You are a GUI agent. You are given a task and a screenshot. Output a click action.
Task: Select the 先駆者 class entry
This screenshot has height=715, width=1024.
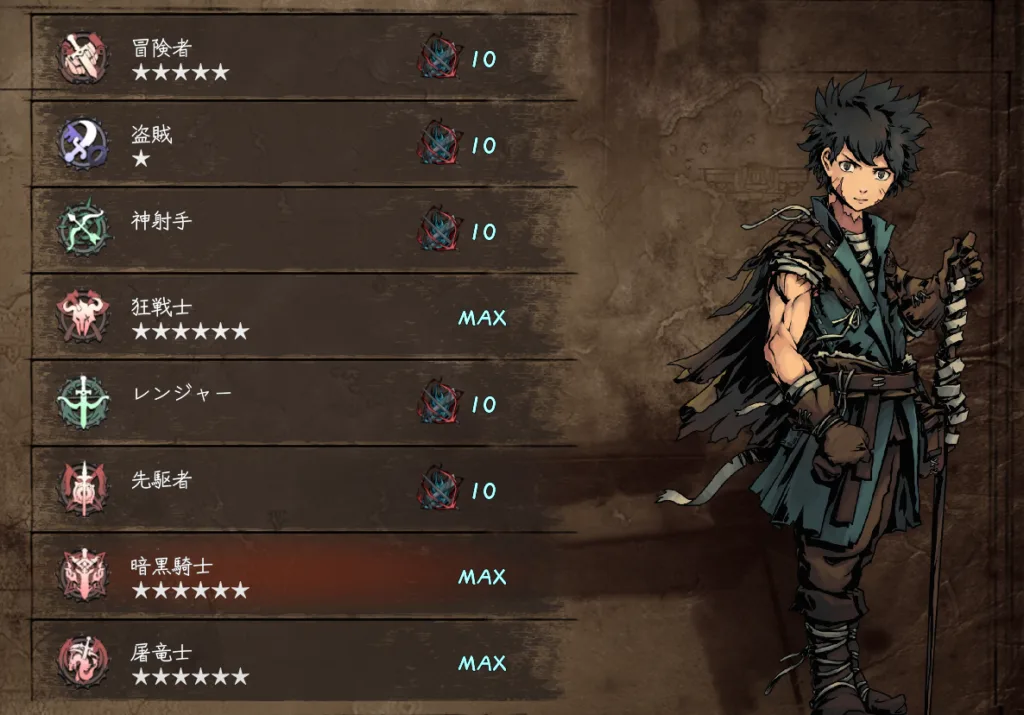(300, 489)
